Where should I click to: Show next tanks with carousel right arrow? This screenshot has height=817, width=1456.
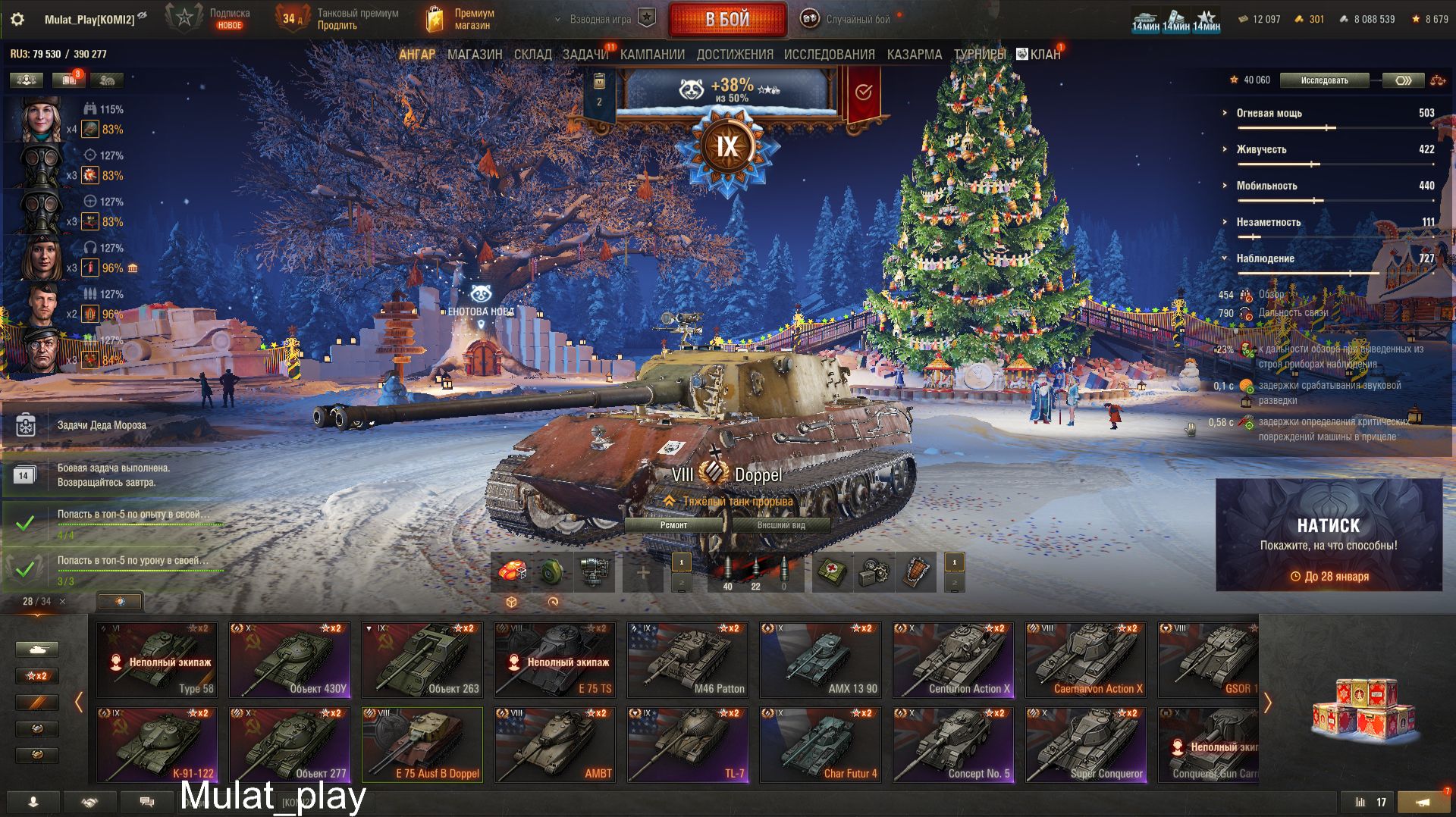tap(1266, 703)
